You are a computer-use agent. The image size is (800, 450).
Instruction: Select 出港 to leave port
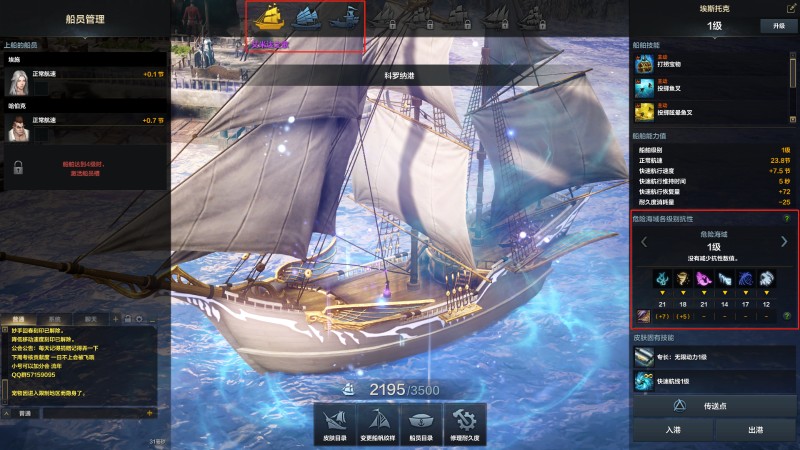coord(755,430)
